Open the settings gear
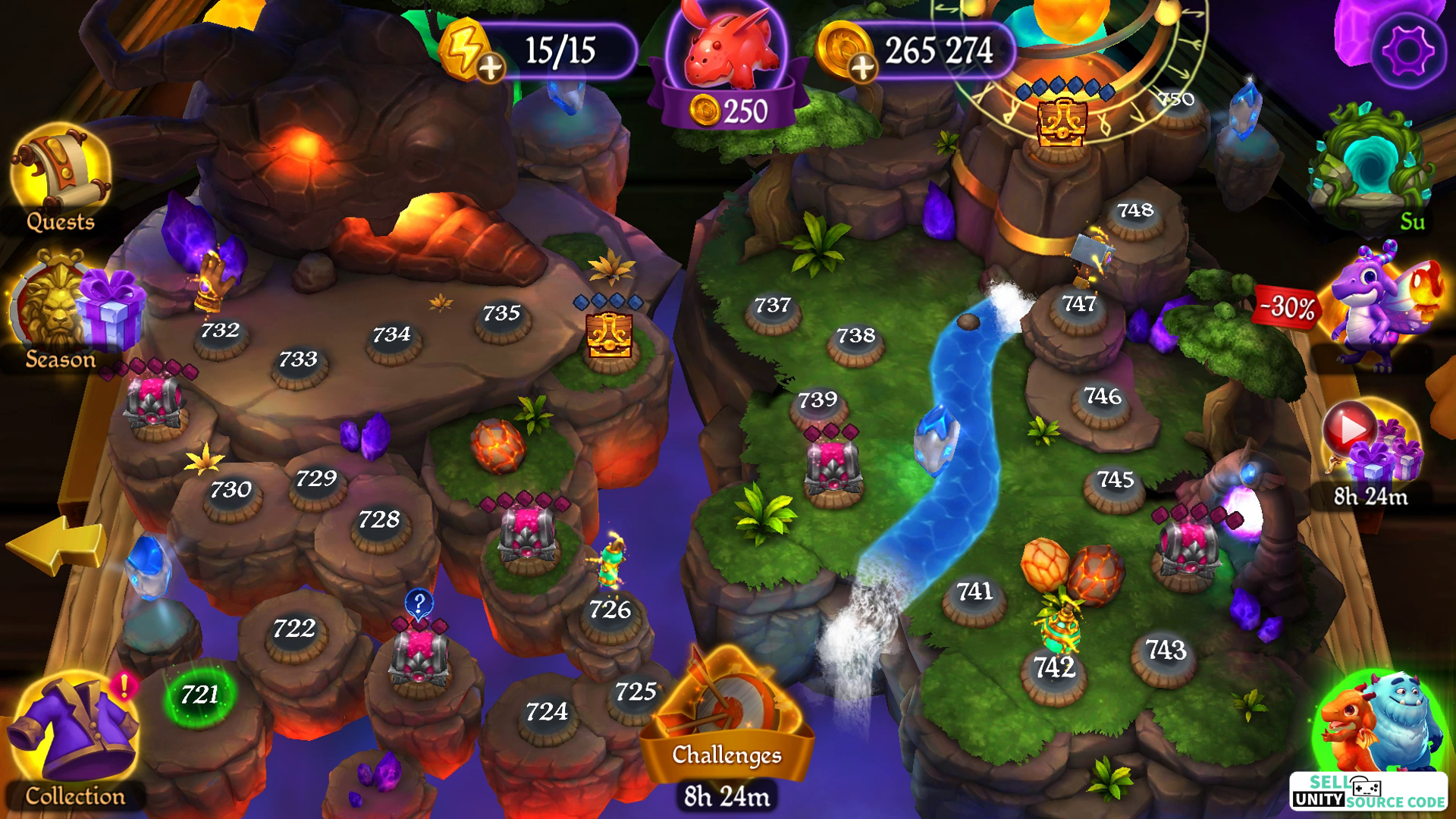The height and width of the screenshot is (819, 1456). [x=1407, y=51]
